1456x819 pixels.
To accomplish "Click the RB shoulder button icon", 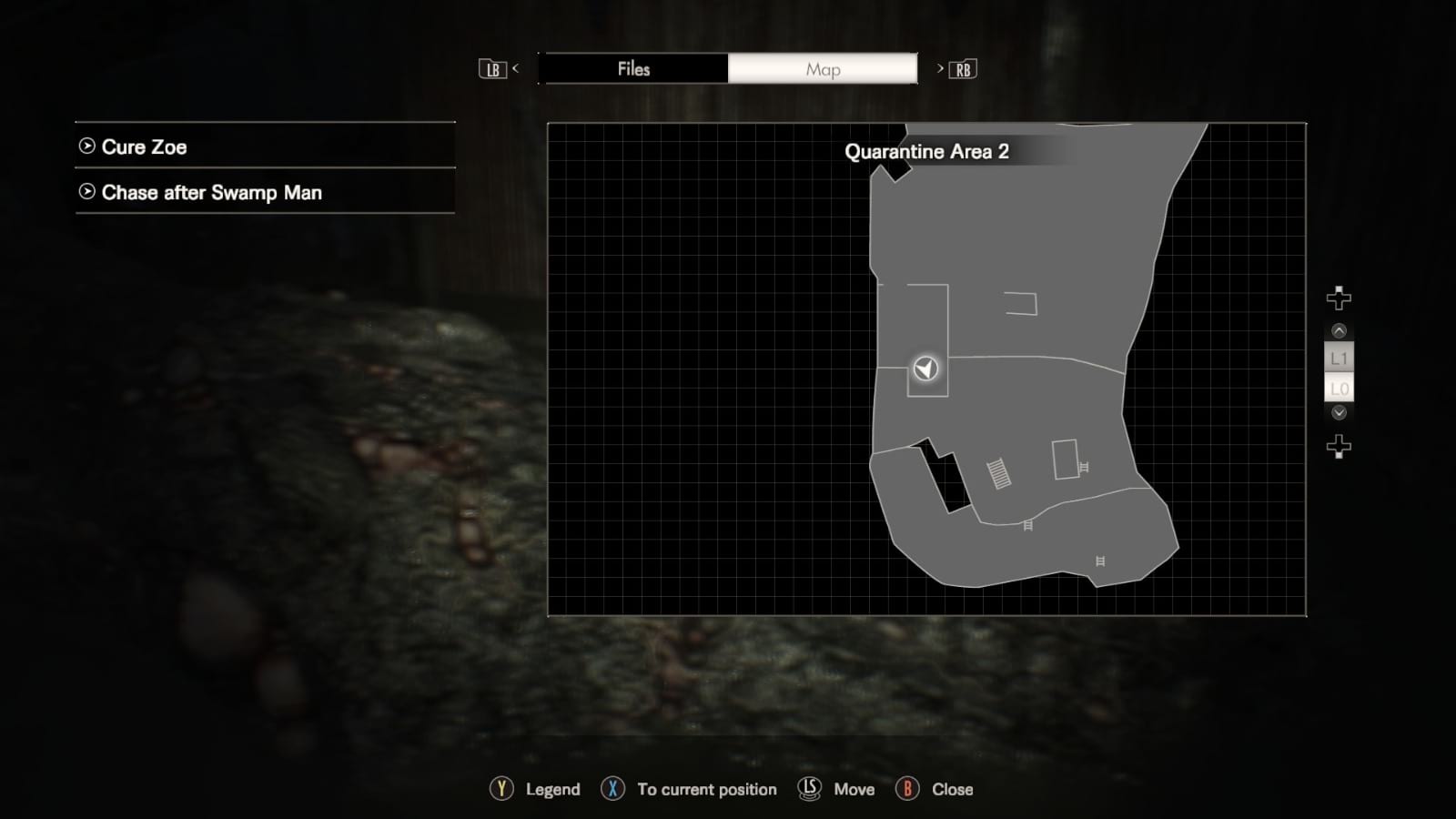I will pos(963,69).
